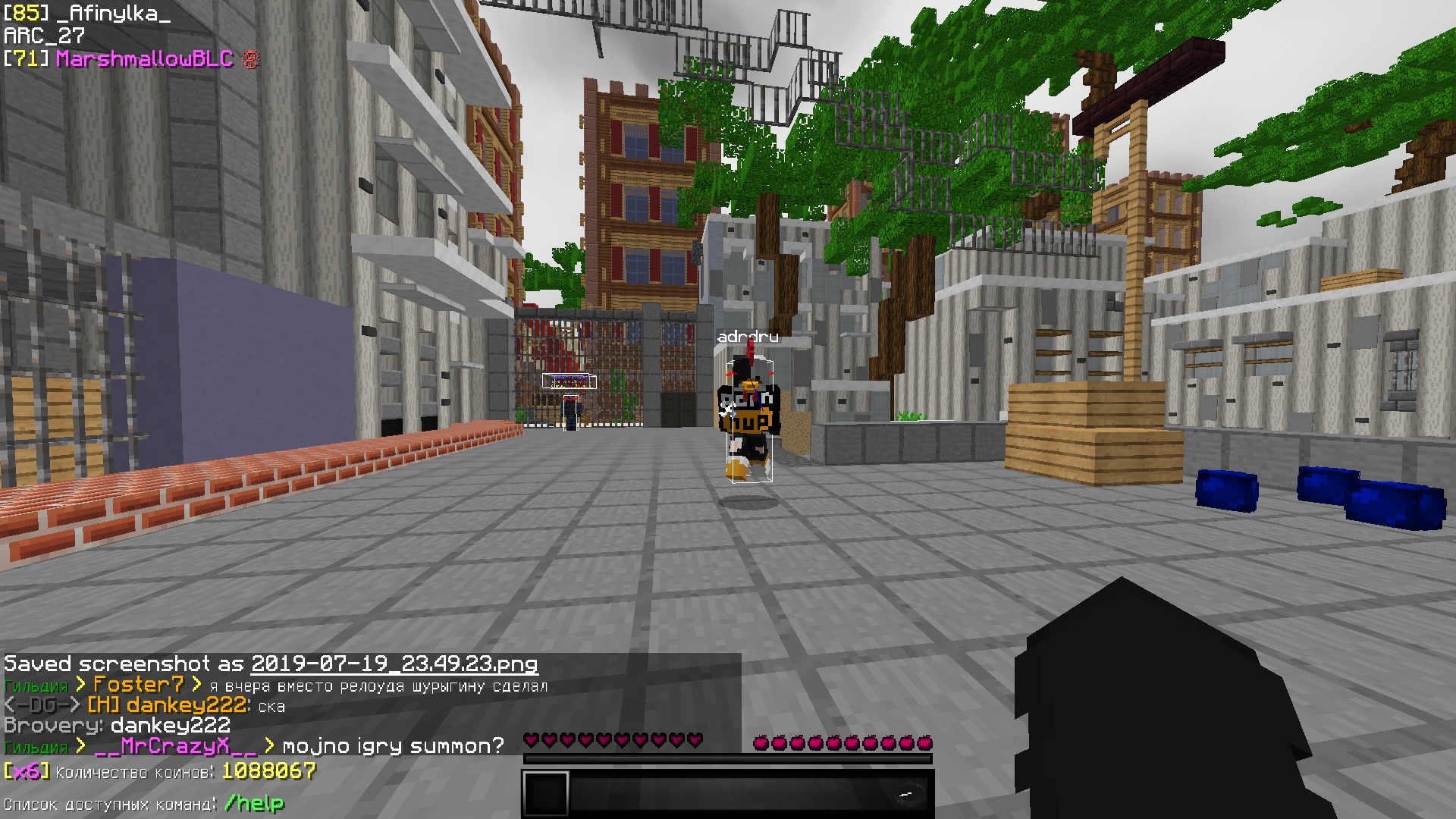Click __MrCrazyX__'s name in guild chat
This screenshot has width=1456, height=819.
[x=176, y=746]
